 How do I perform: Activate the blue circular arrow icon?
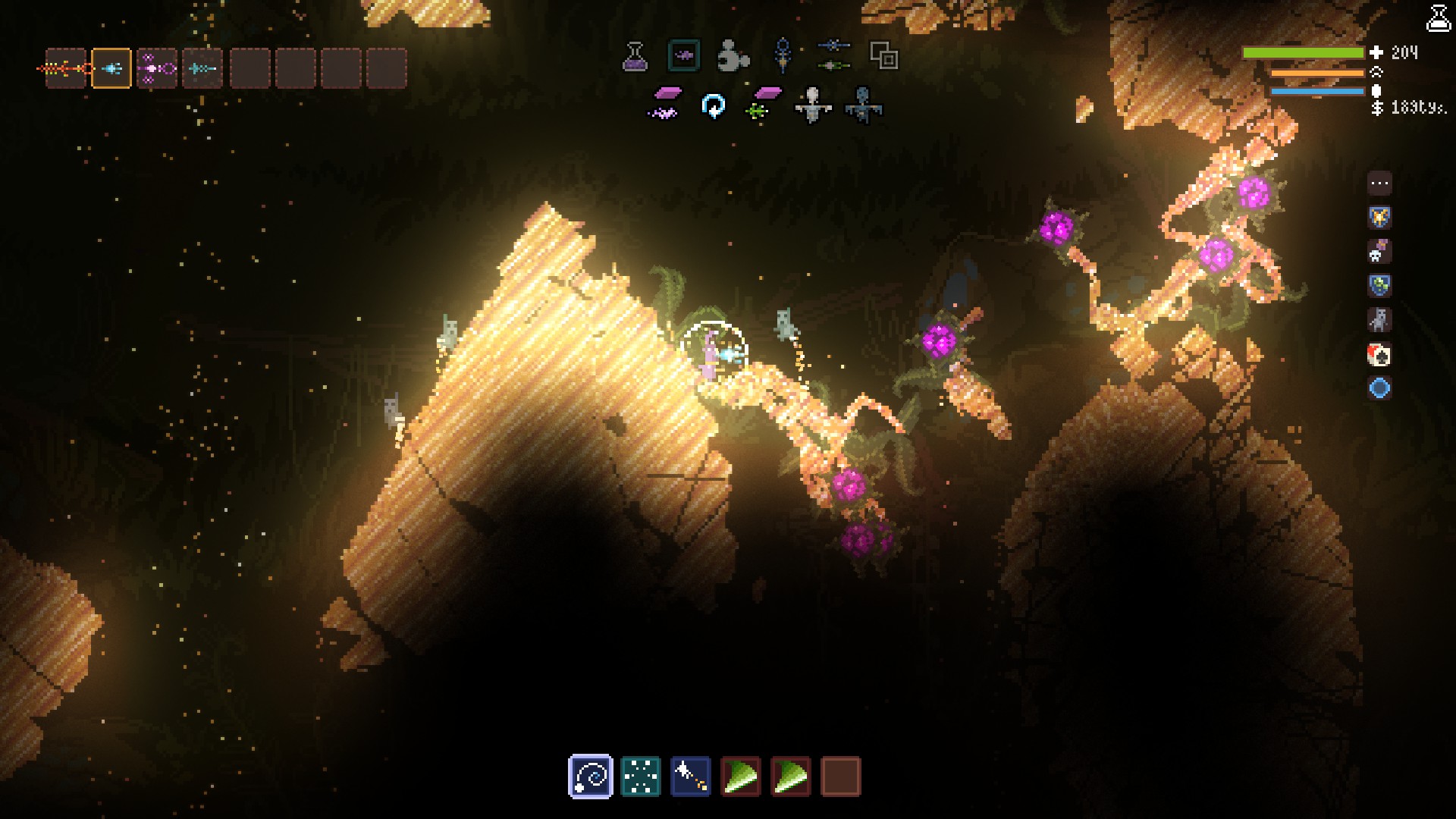point(713,106)
